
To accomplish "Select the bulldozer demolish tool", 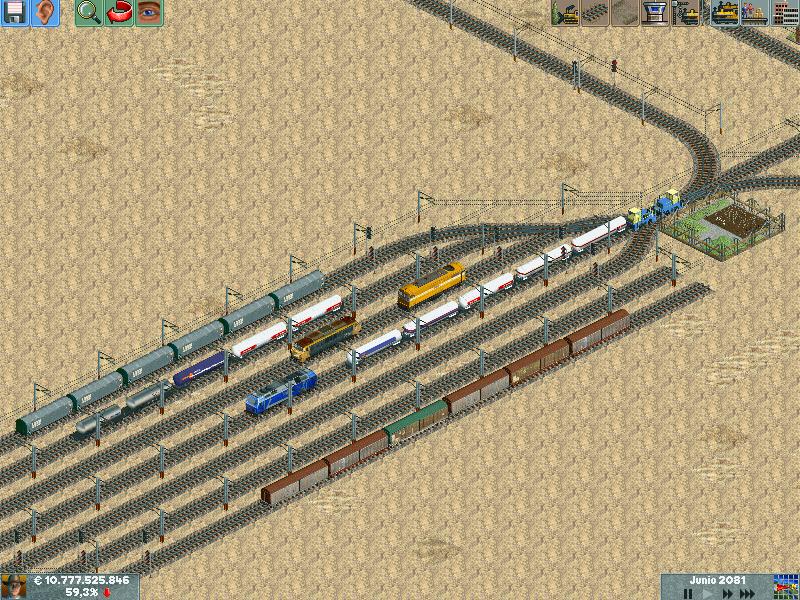I will pyautogui.click(x=567, y=13).
